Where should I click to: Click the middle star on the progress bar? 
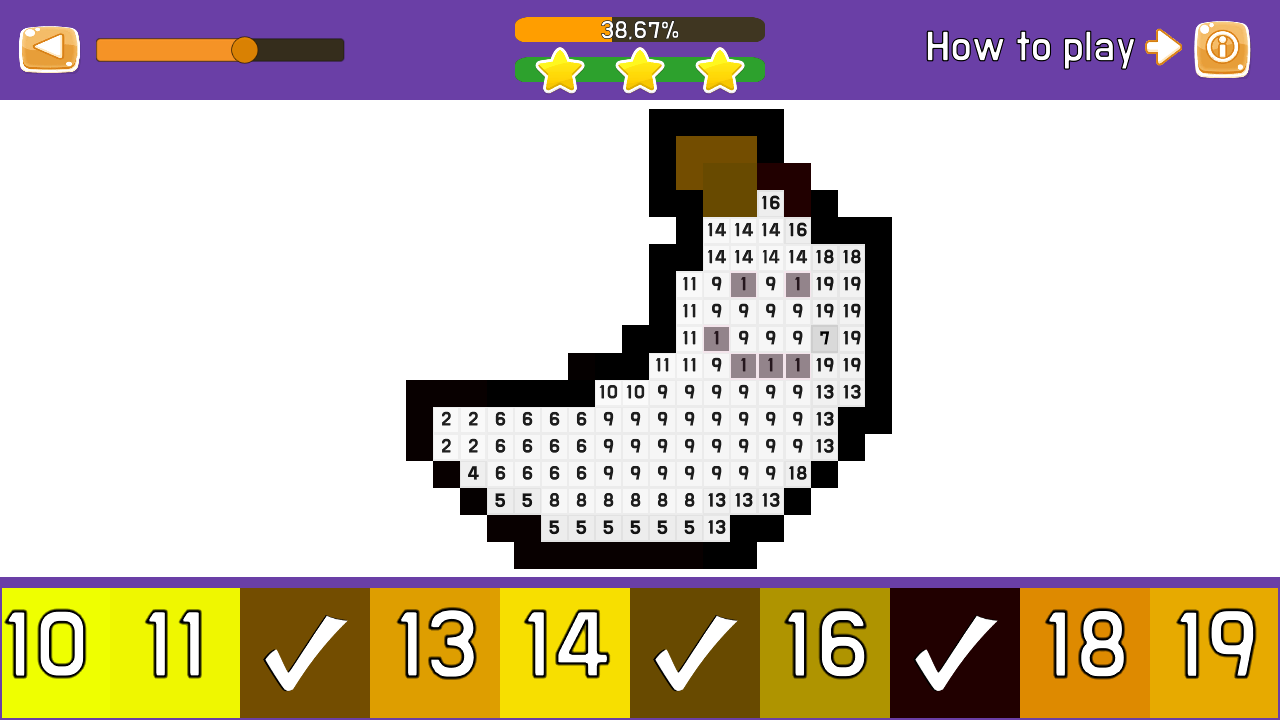(x=638, y=70)
